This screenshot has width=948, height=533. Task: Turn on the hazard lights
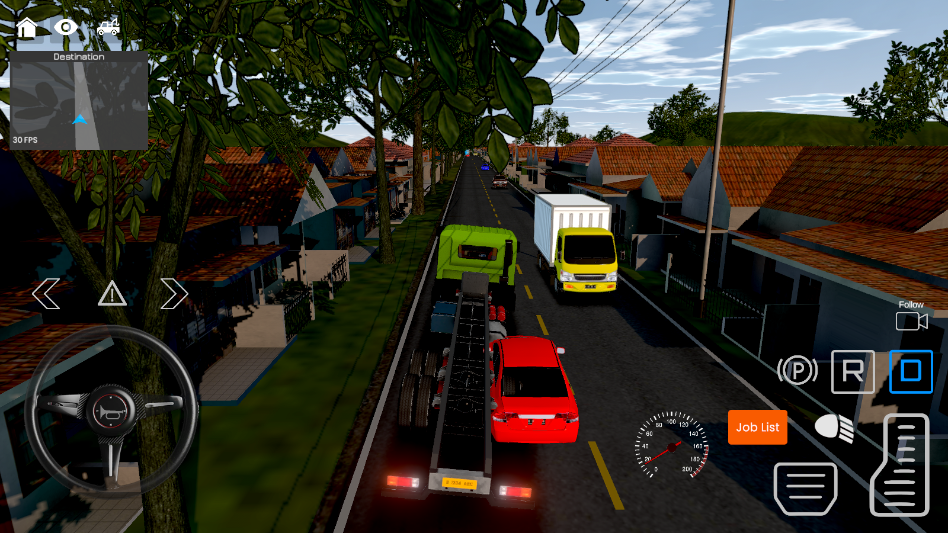[111, 294]
